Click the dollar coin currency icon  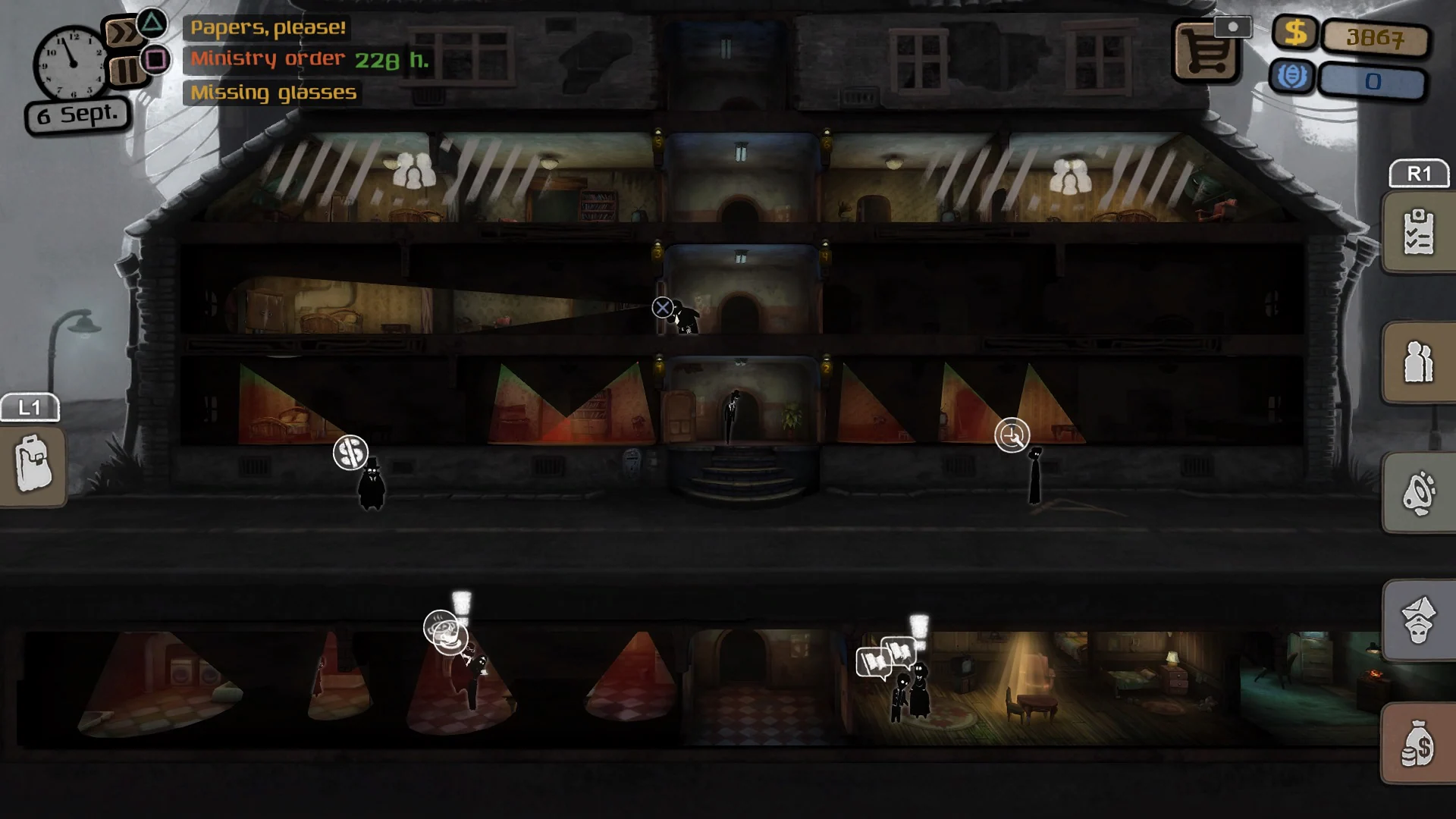(x=1294, y=33)
